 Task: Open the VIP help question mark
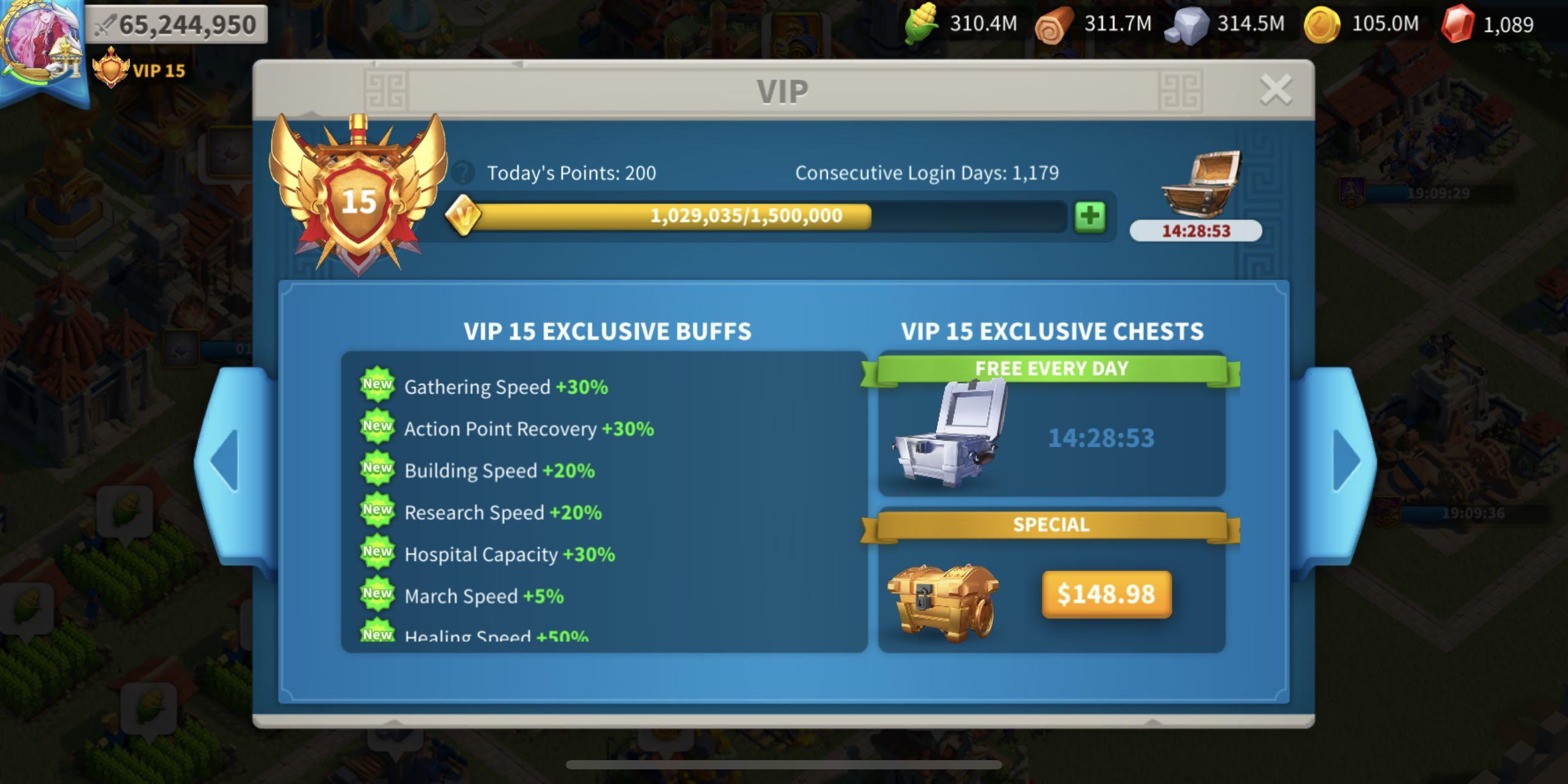pyautogui.click(x=463, y=174)
